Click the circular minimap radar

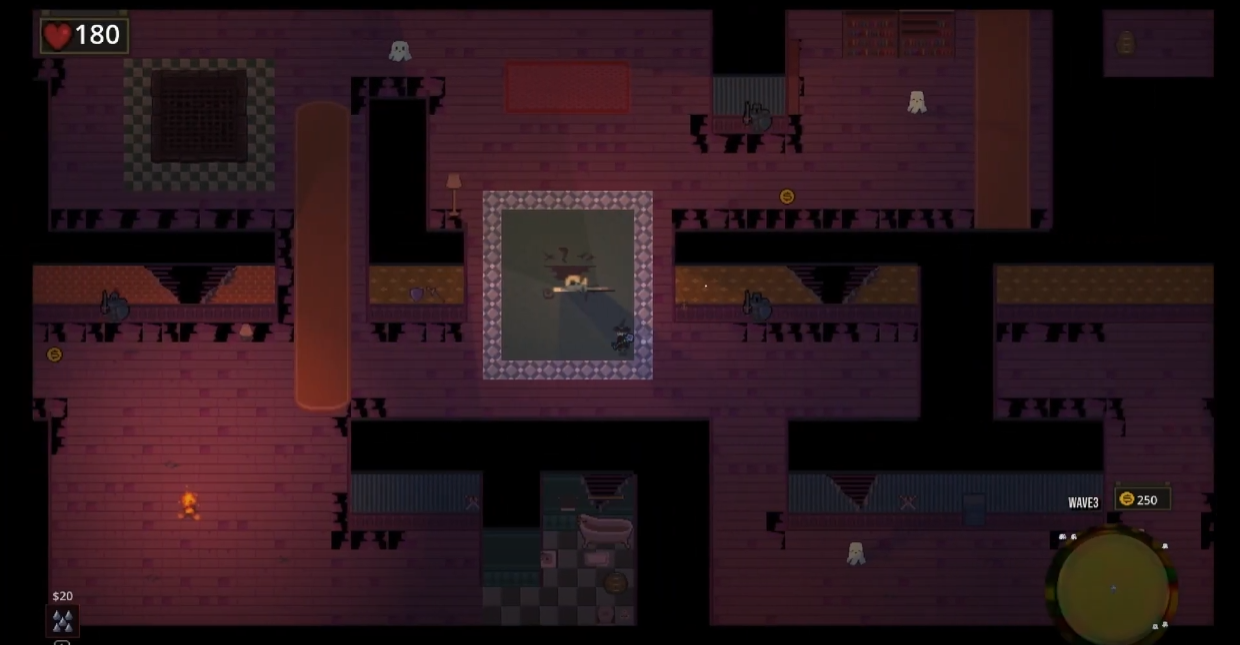[x=1112, y=587]
